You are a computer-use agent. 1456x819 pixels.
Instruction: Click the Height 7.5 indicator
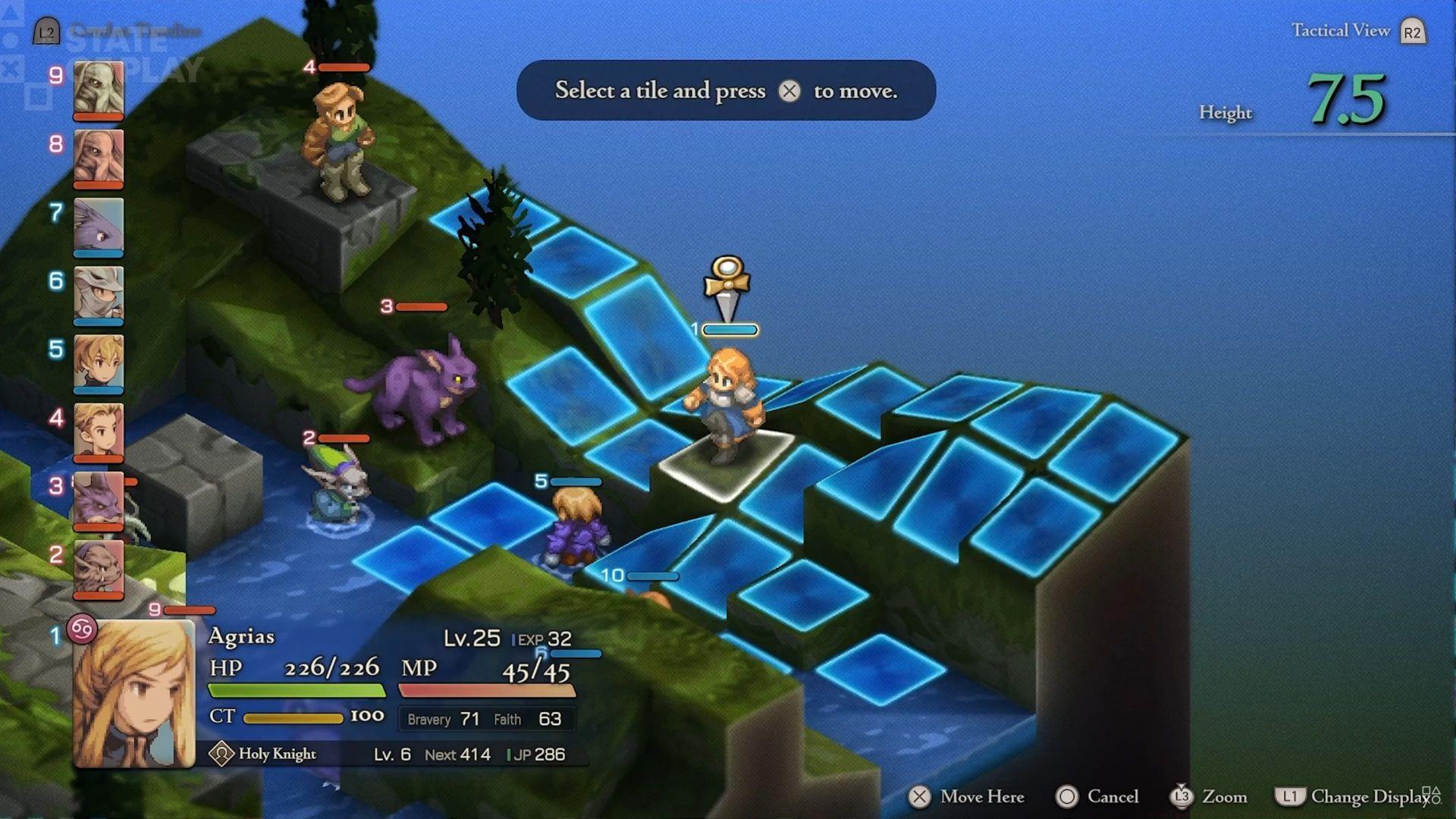(1351, 97)
